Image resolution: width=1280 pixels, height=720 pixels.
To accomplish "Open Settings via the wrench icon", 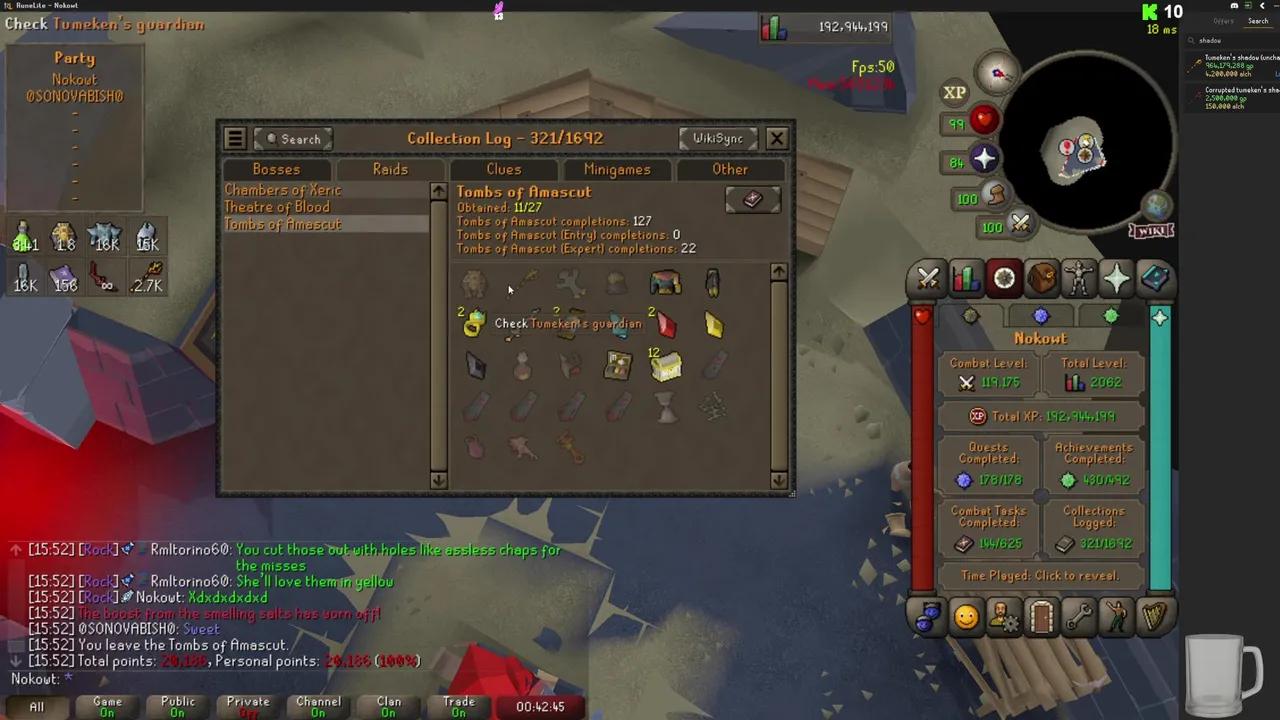I will [x=1078, y=617].
